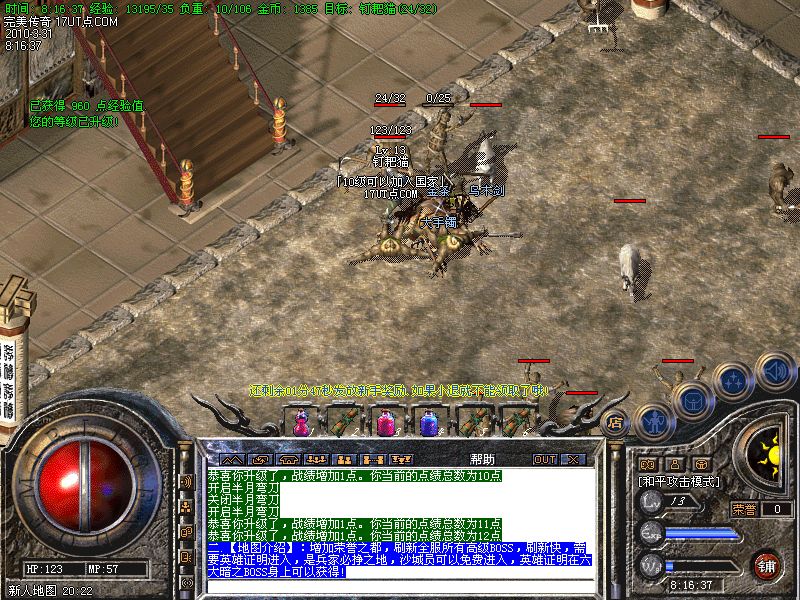This screenshot has width=800, height=600.
Task: Use the pink potion jar in belt slot 3
Action: click(x=385, y=422)
